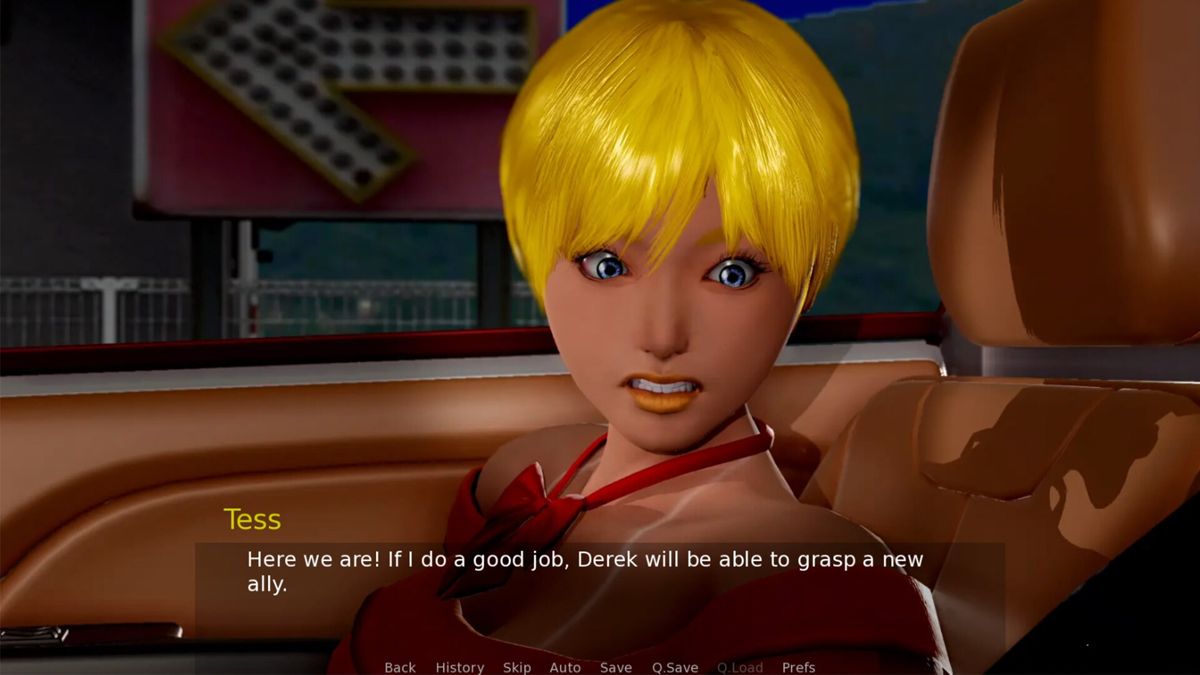The image size is (1200, 675).
Task: Go back to the previous dialogue line
Action: point(400,667)
